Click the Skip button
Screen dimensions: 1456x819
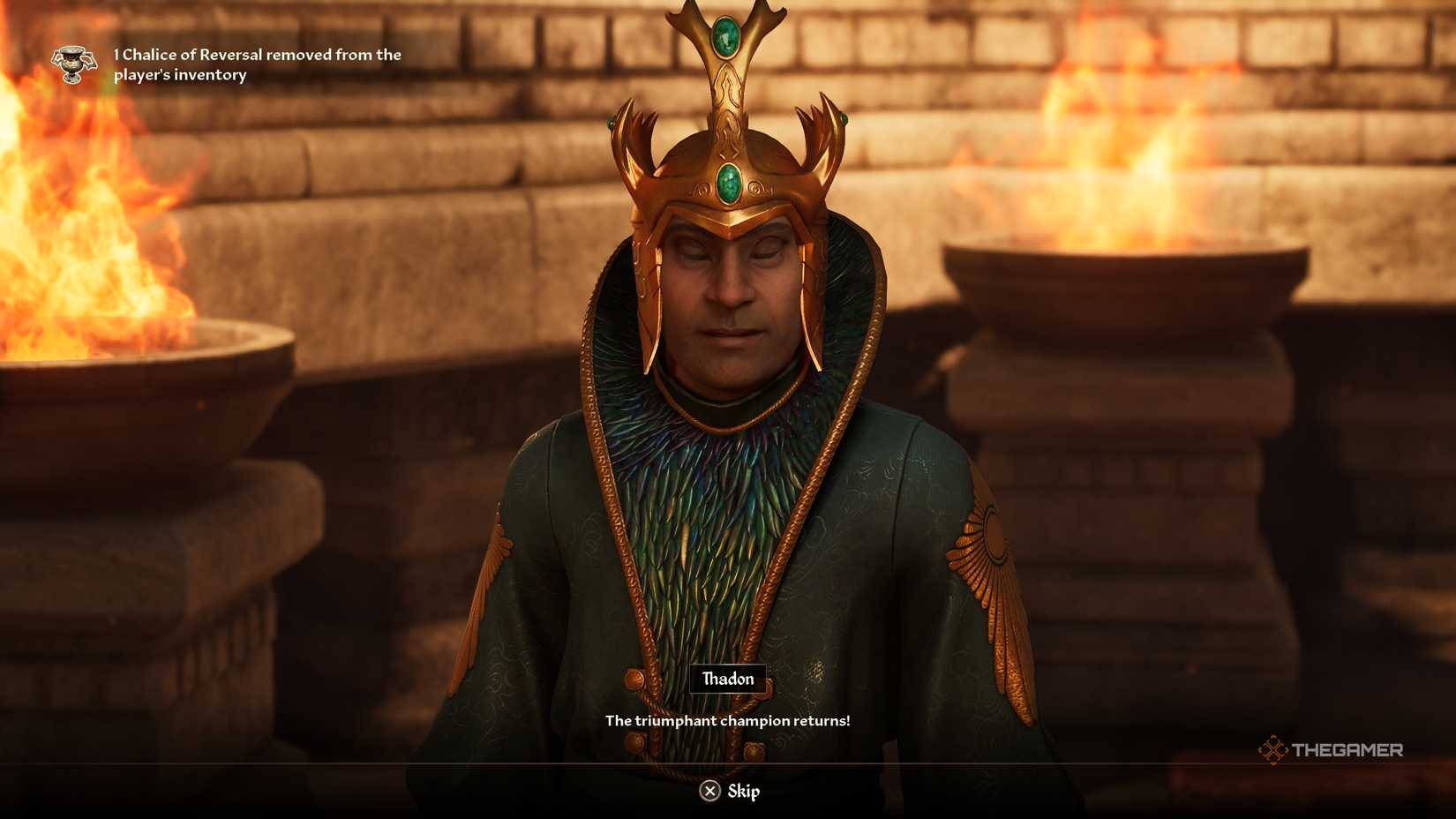[x=729, y=792]
